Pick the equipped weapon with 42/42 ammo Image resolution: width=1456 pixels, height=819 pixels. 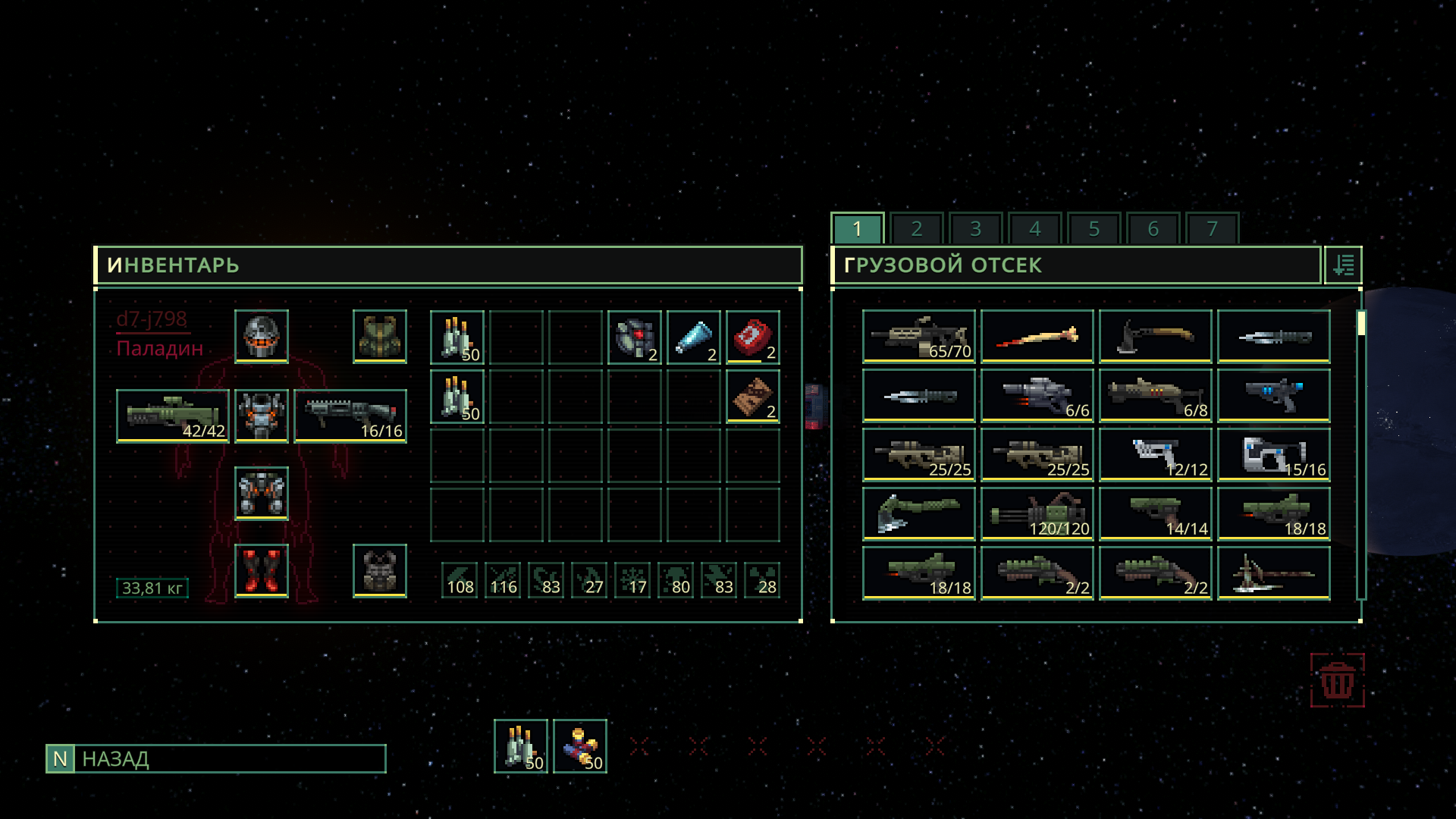pos(173,416)
